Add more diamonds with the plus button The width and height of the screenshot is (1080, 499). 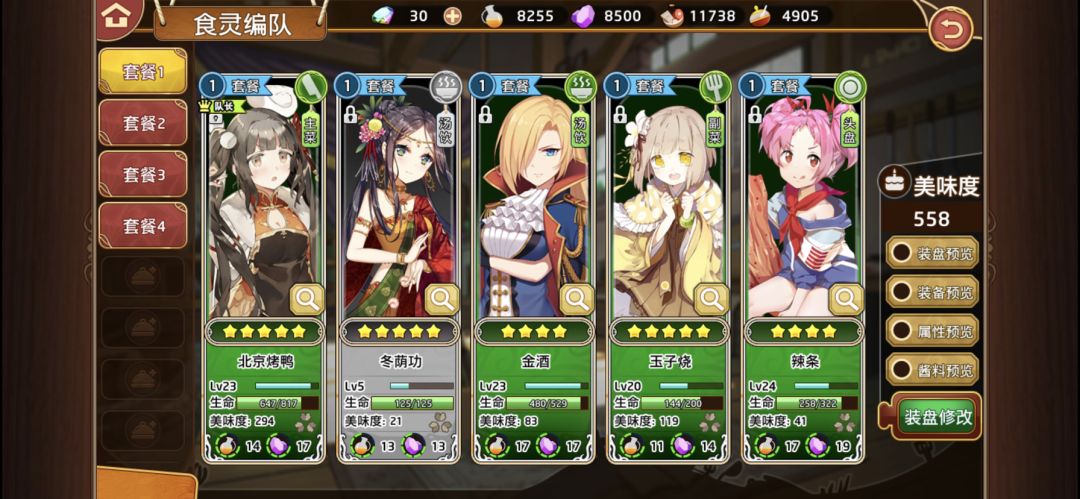(452, 16)
